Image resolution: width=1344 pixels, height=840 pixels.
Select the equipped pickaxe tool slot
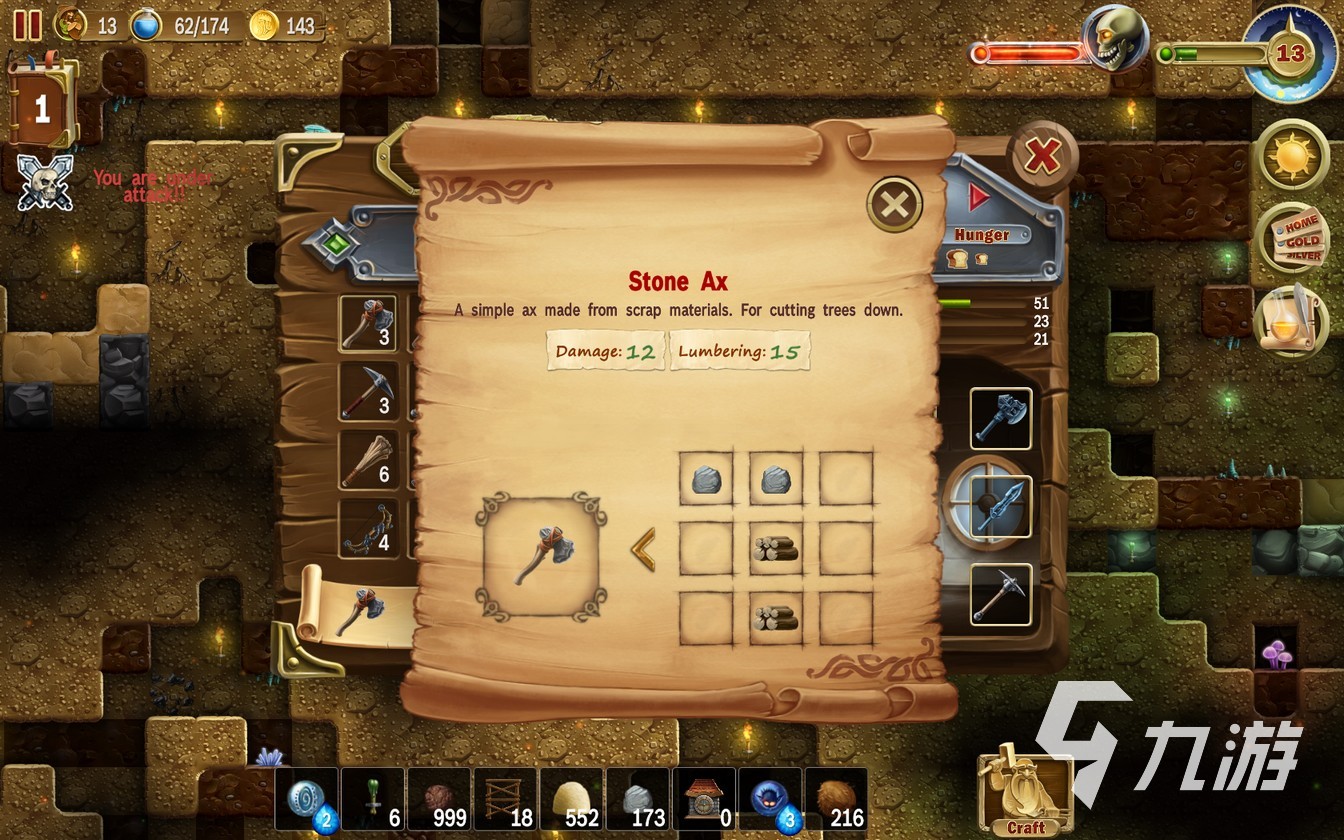[x=1000, y=594]
